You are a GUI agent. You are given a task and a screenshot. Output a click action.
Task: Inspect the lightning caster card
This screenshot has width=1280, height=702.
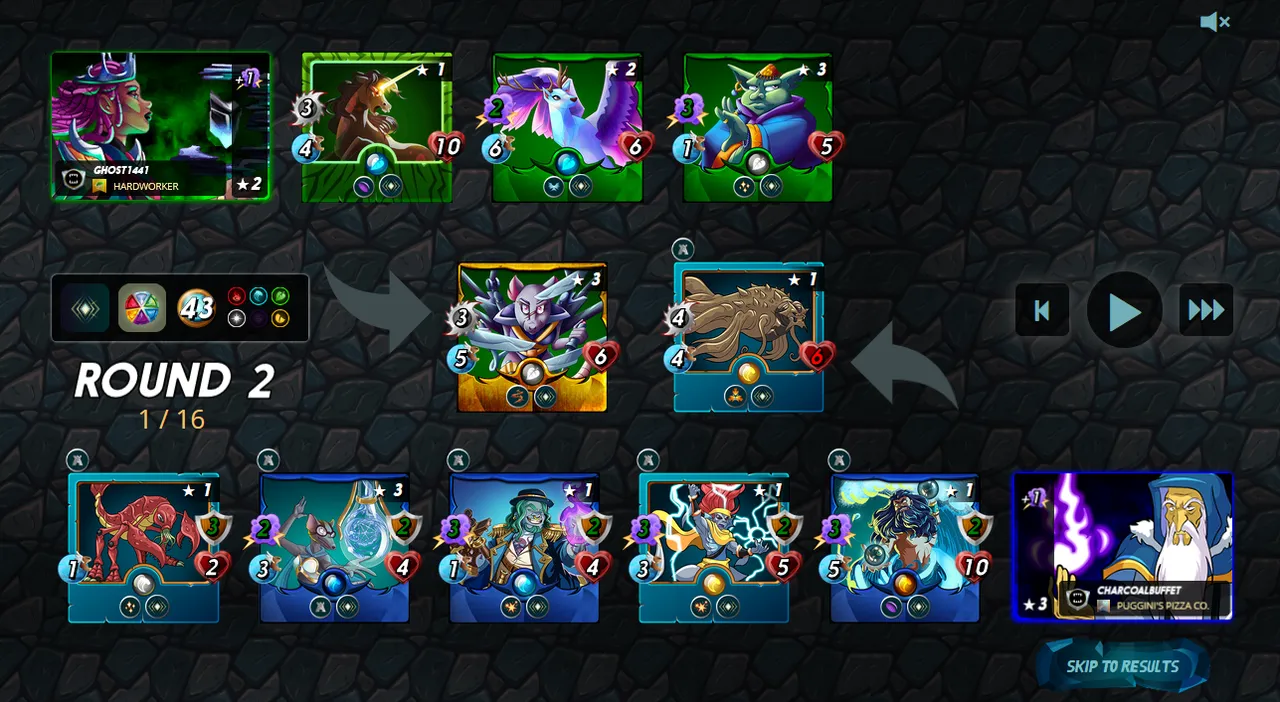714,547
